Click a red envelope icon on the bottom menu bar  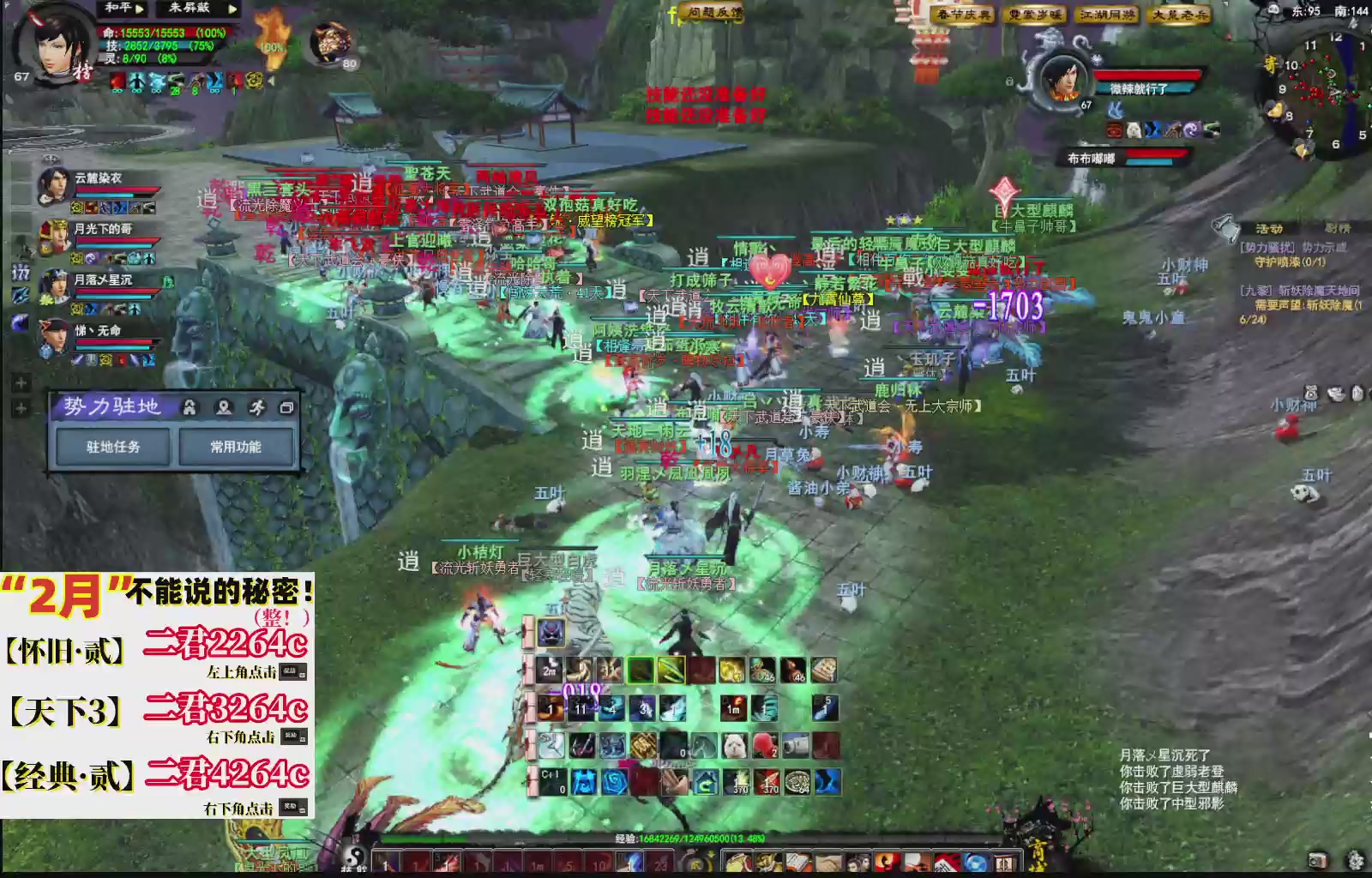(x=947, y=862)
